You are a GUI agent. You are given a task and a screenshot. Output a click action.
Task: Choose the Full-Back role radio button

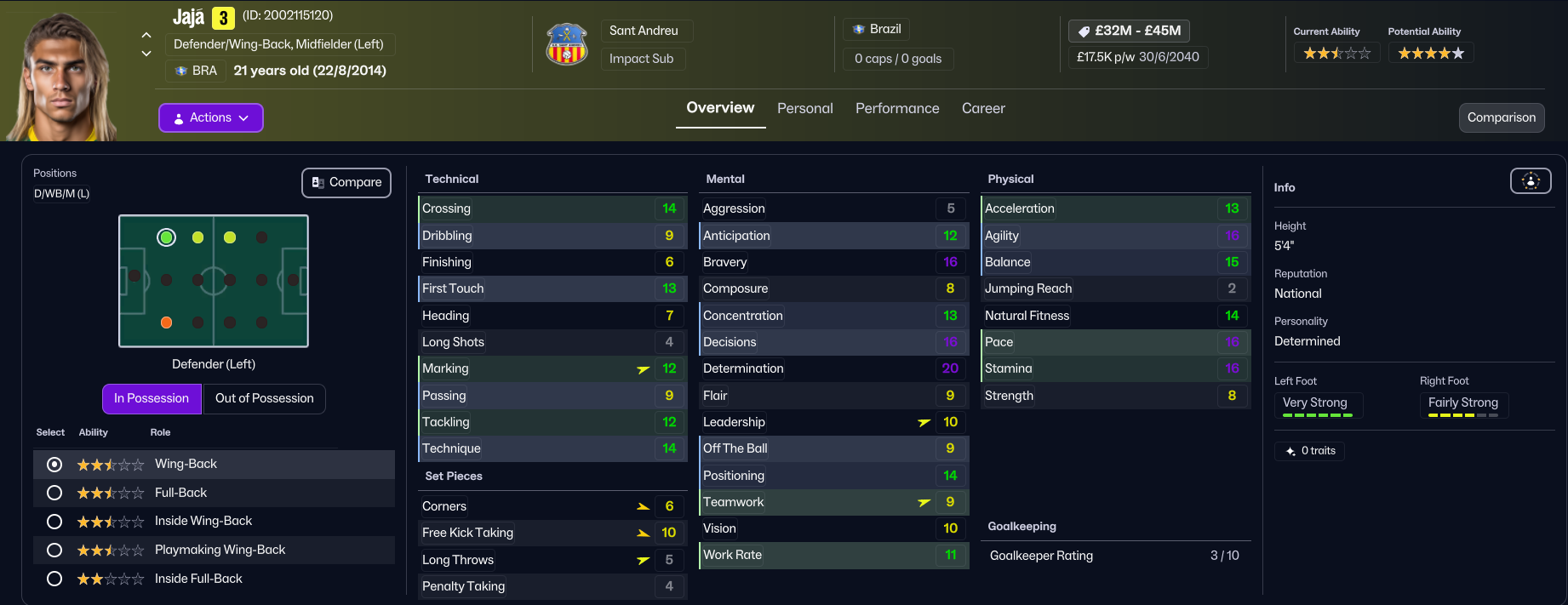pyautogui.click(x=54, y=493)
